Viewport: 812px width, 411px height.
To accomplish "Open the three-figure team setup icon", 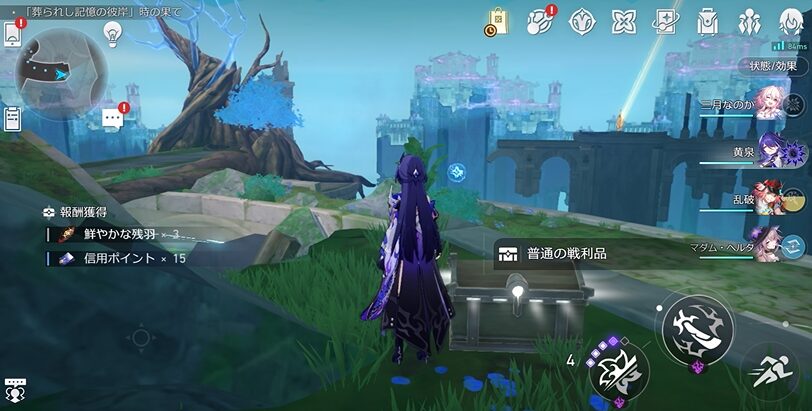I will (749, 21).
